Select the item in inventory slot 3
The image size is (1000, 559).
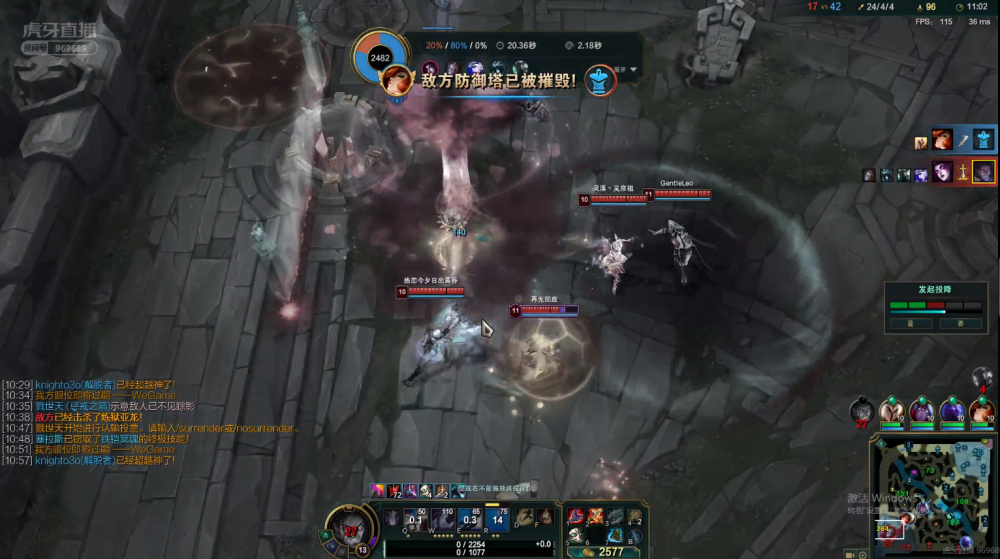tap(616, 516)
